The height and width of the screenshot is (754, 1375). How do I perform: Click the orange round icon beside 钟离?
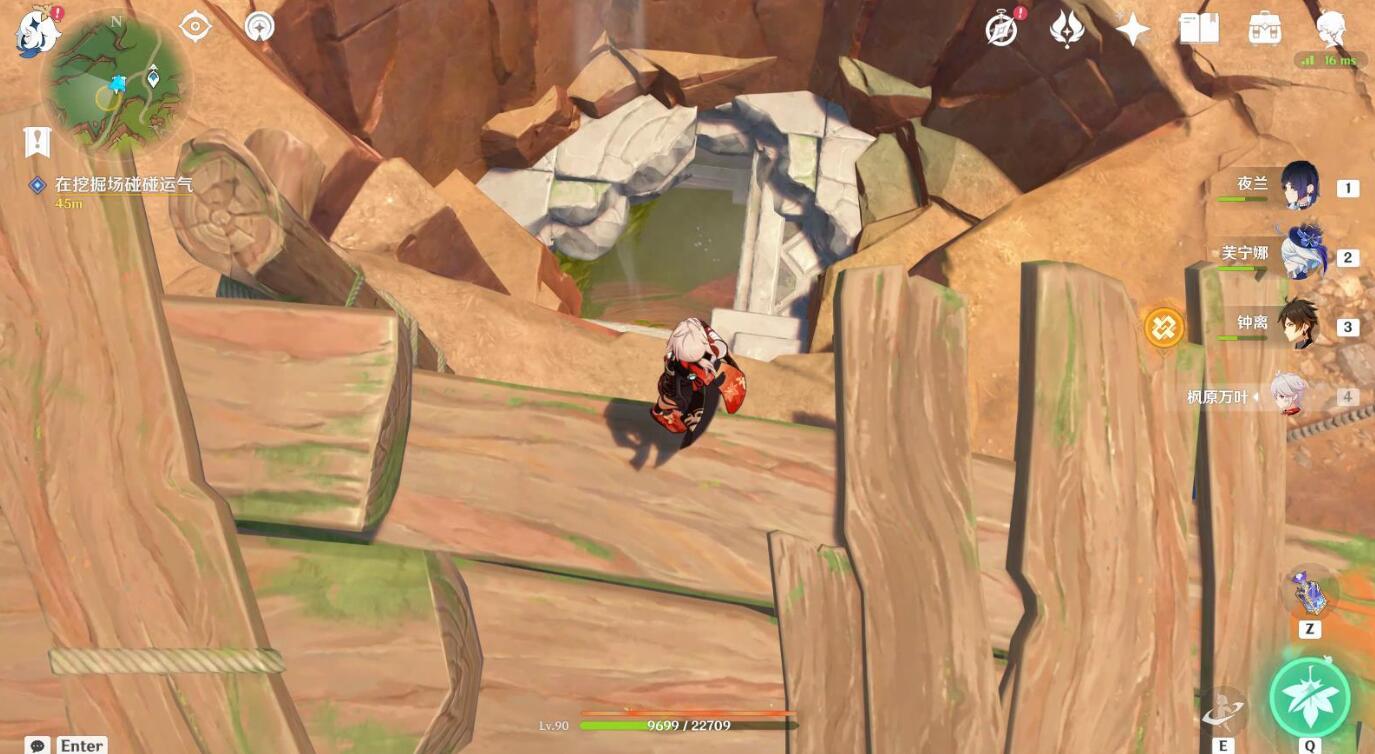1164,327
